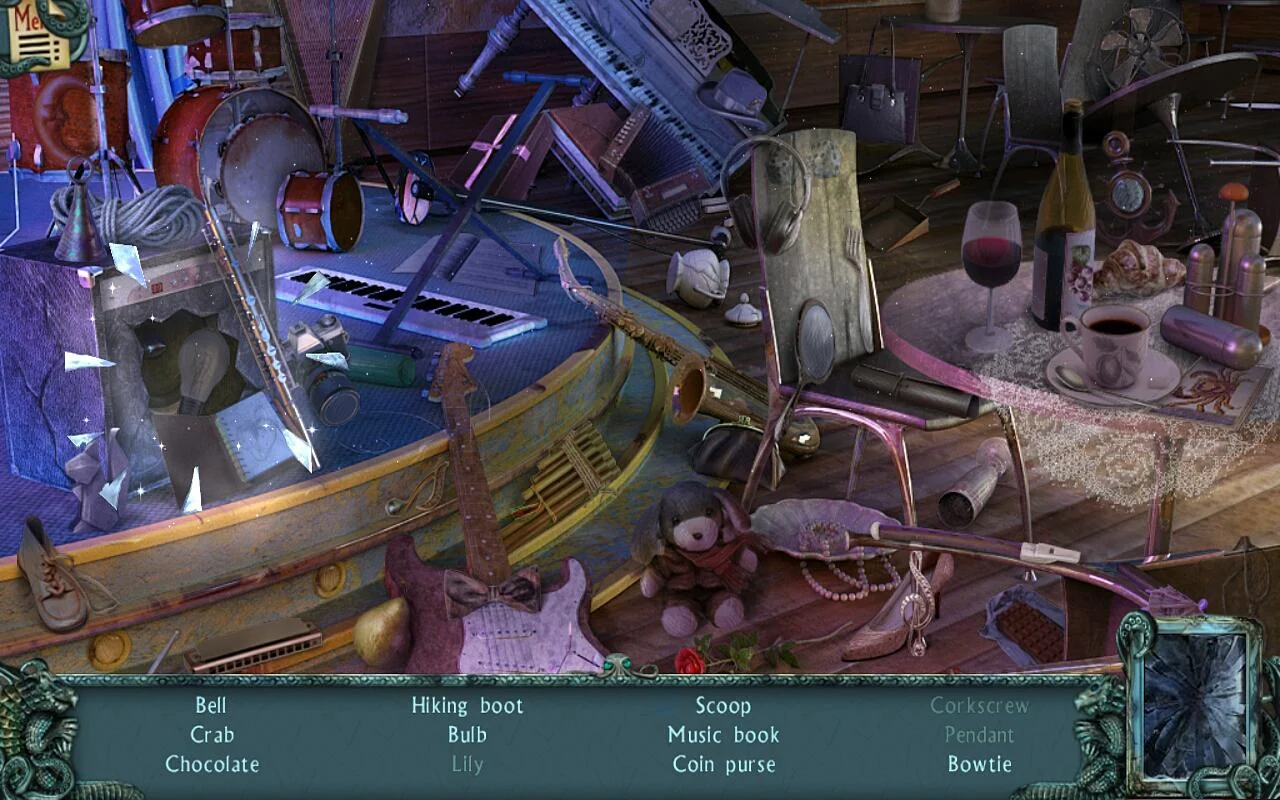1280x800 pixels.
Task: Select Bowtie in the item list
Action: 979,764
